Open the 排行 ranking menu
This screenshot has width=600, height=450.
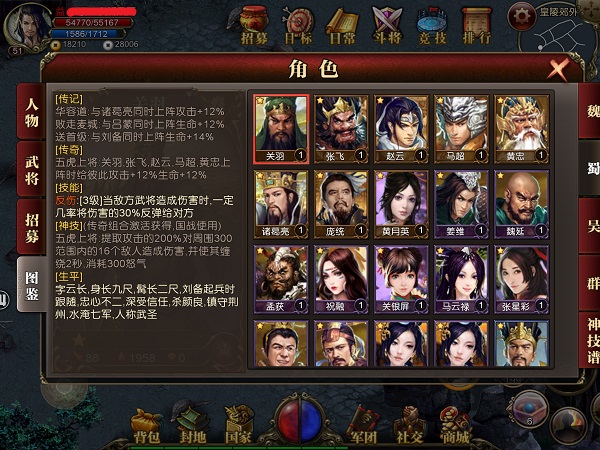(x=476, y=25)
